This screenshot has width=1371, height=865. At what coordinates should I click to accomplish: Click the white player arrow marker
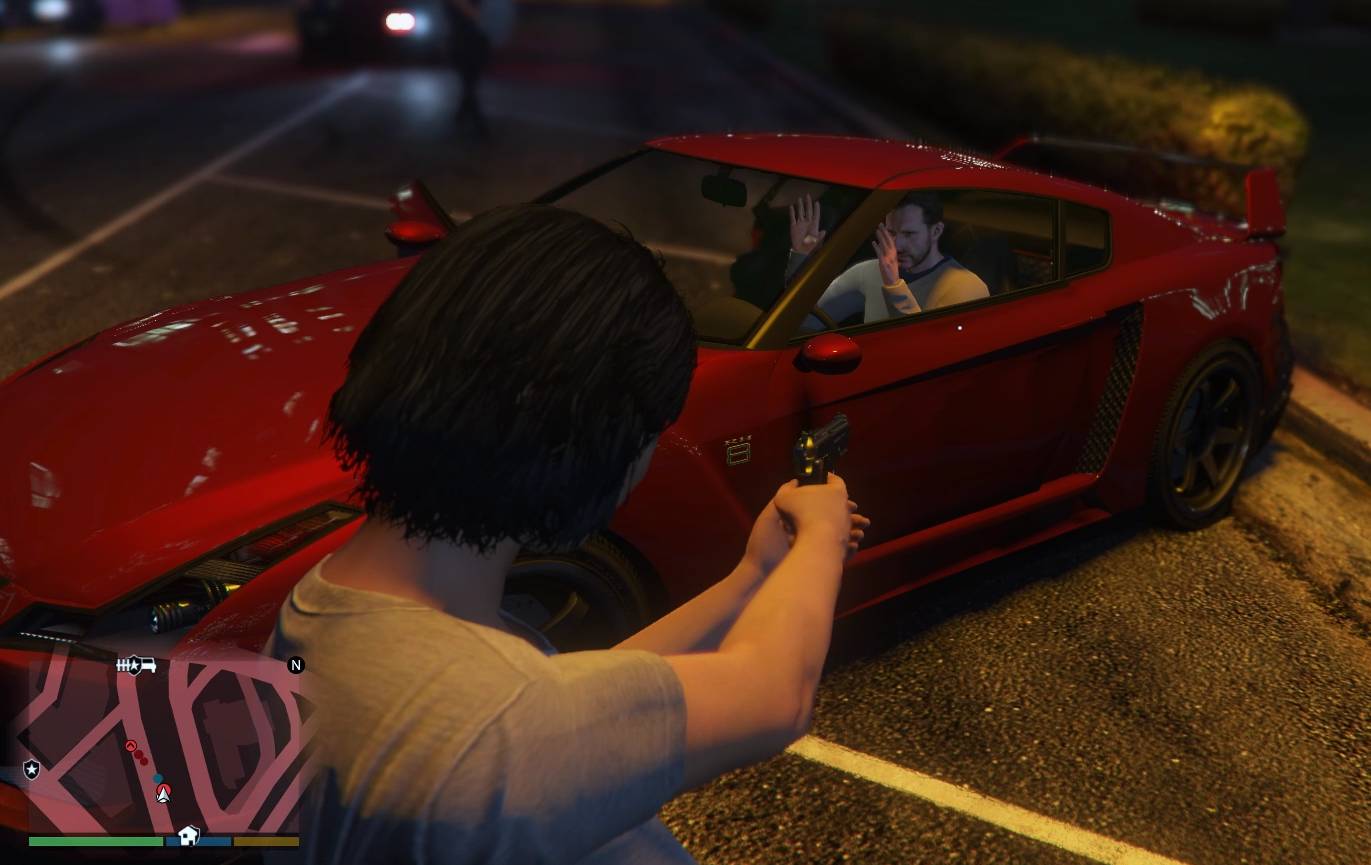(164, 793)
